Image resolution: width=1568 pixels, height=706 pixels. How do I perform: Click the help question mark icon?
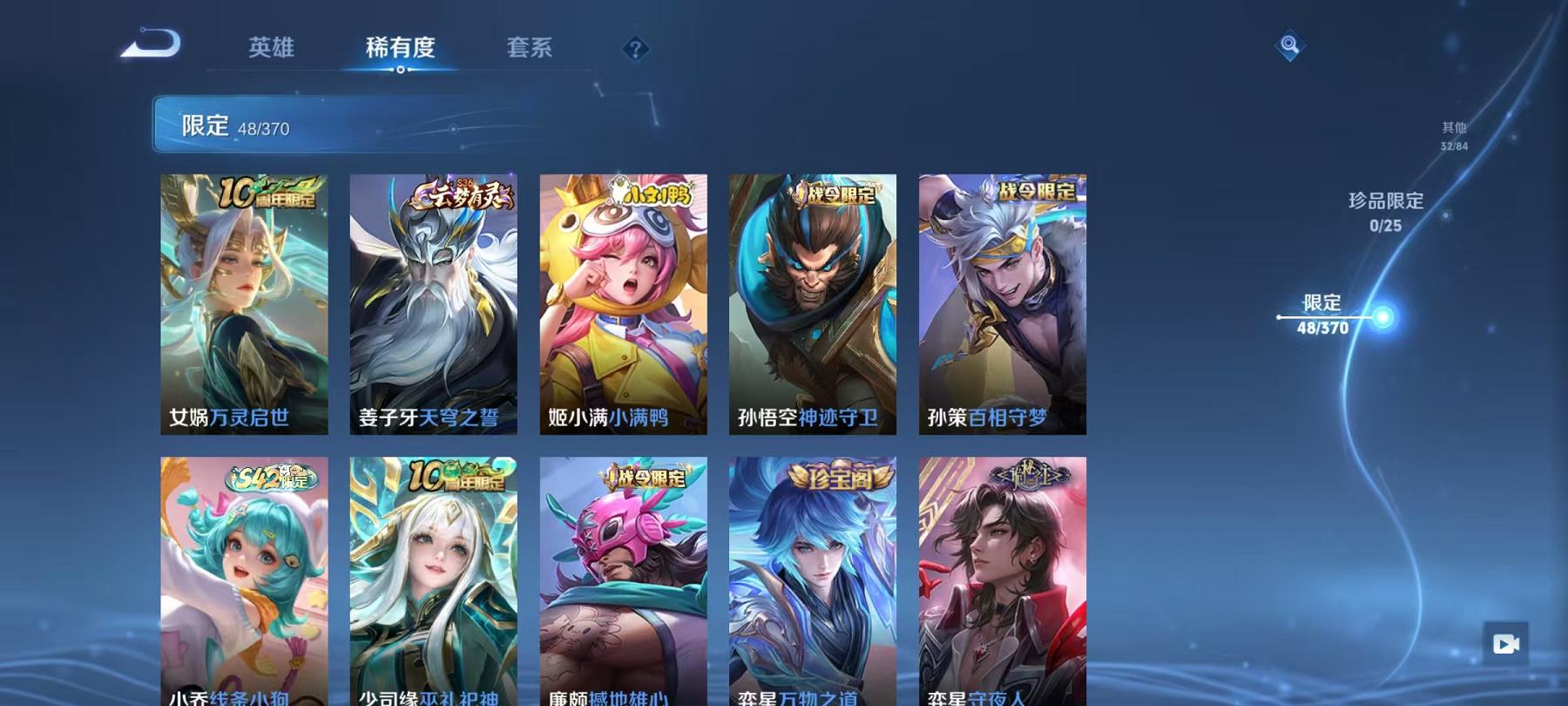(x=634, y=48)
